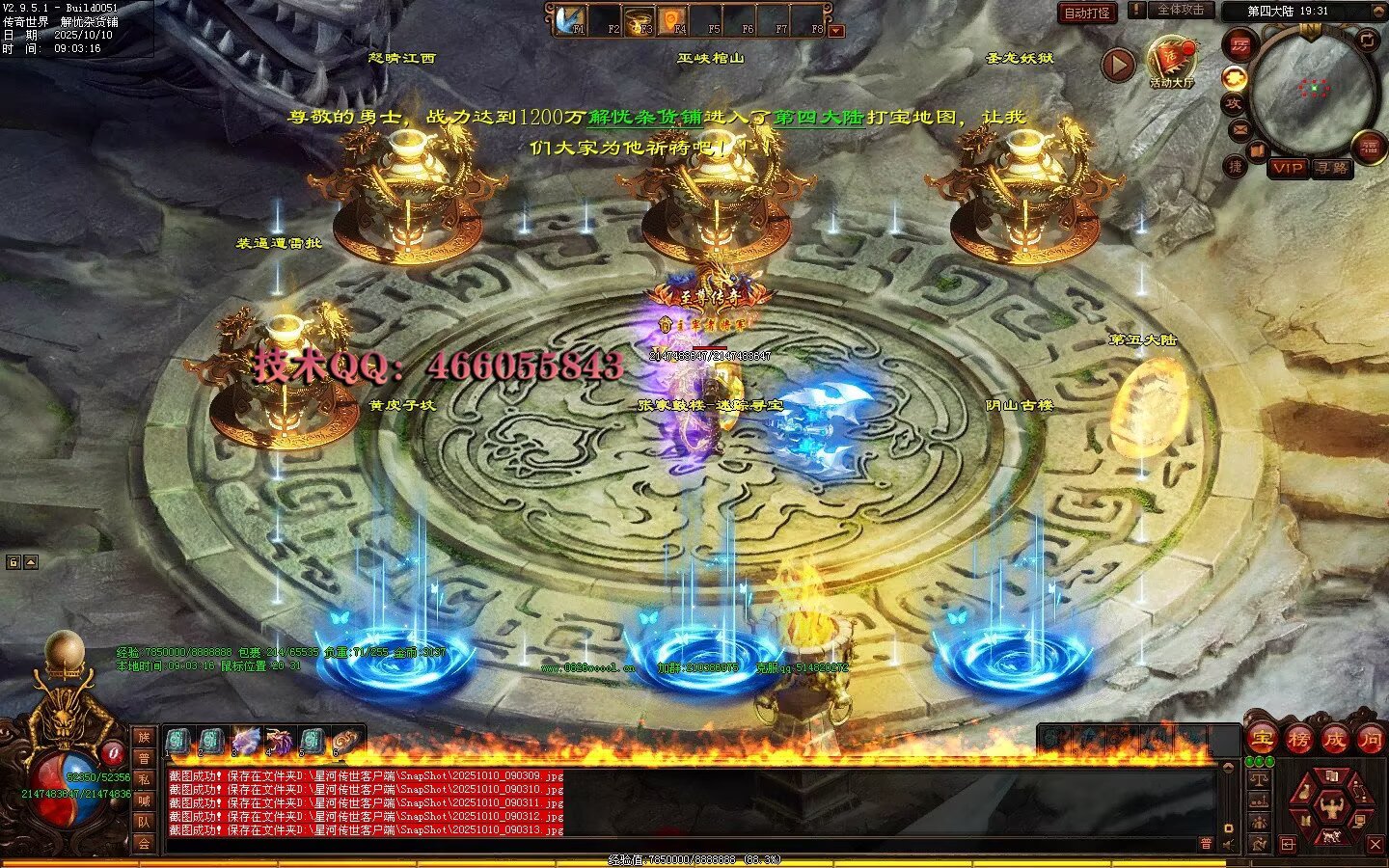This screenshot has height=868, width=1389.
Task: Open the mail envelope icon
Action: click(1240, 128)
